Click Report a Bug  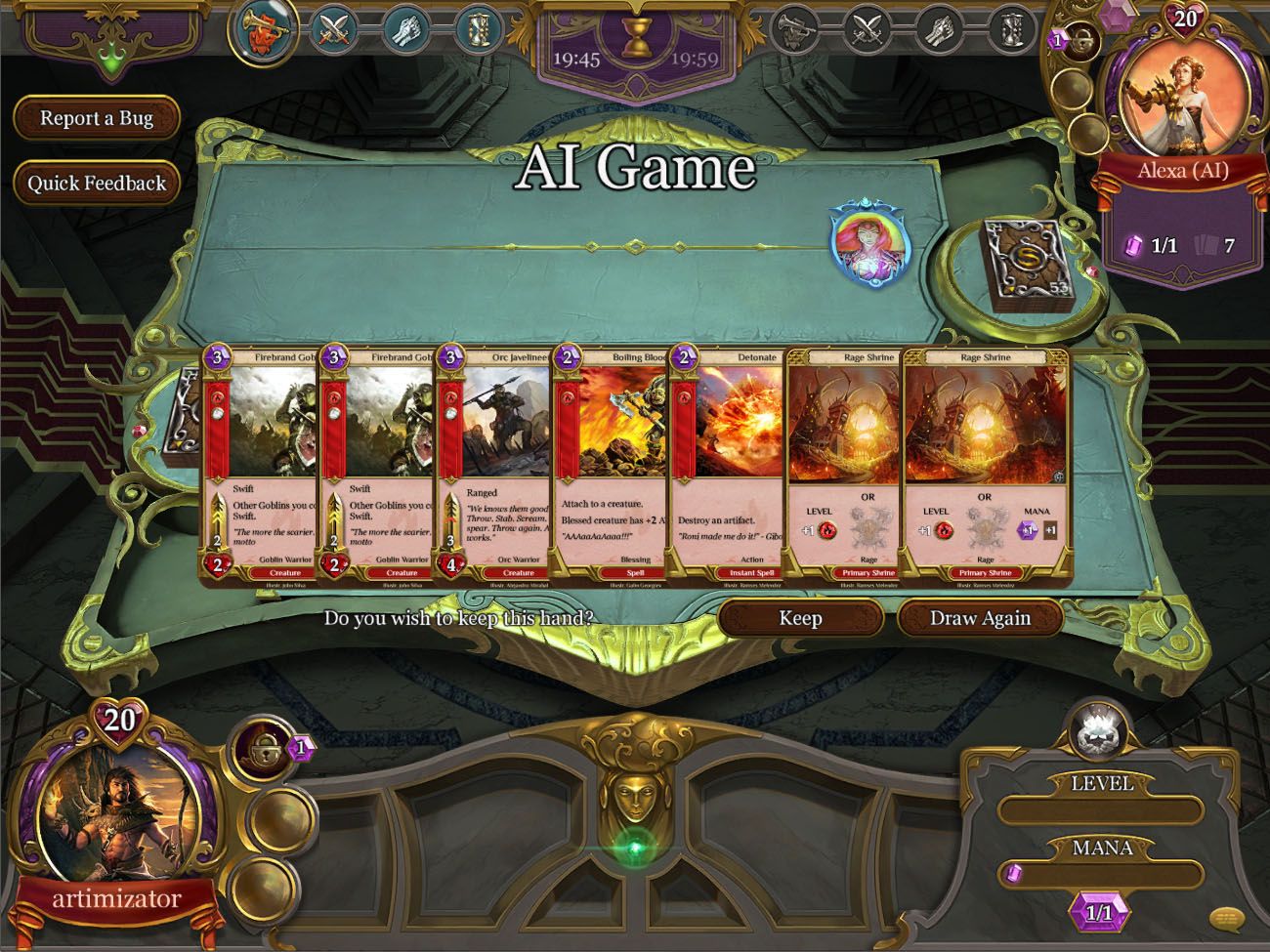pyautogui.click(x=96, y=118)
